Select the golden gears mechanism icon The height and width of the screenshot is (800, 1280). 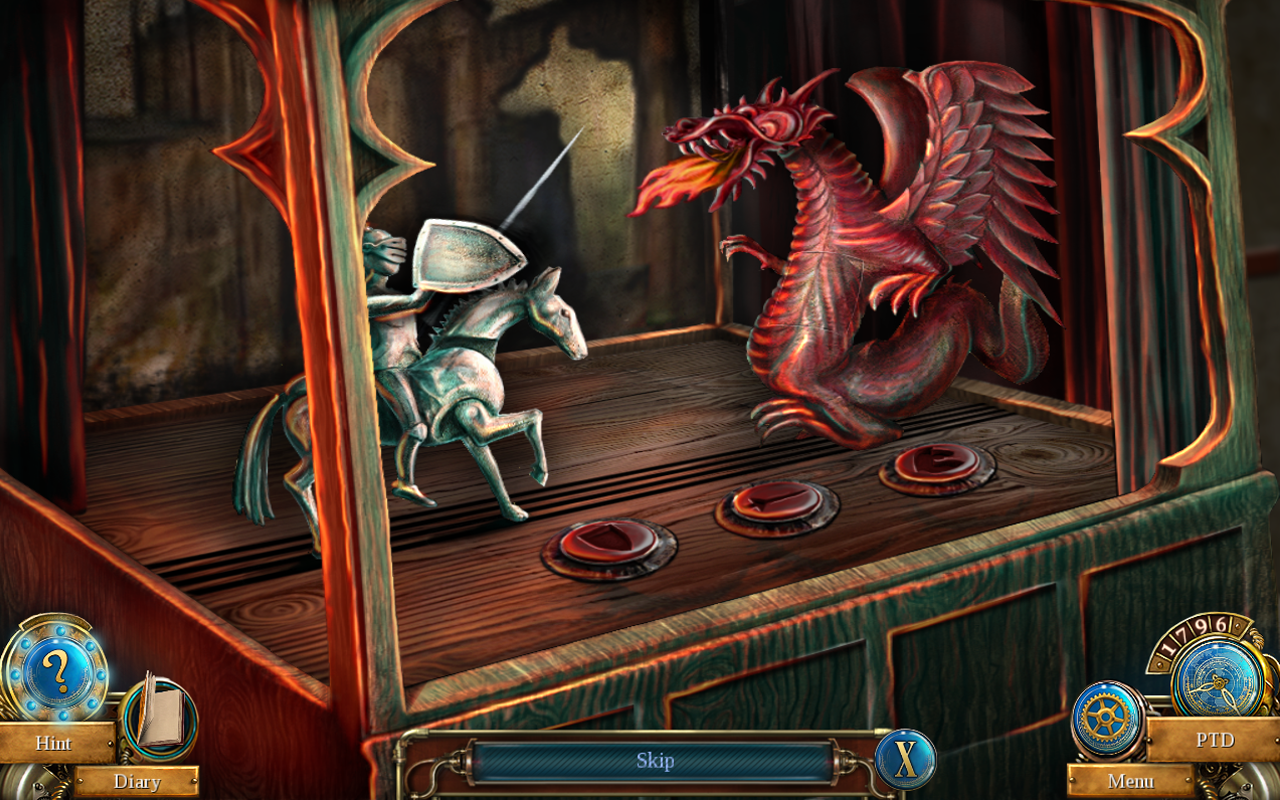(1107, 716)
